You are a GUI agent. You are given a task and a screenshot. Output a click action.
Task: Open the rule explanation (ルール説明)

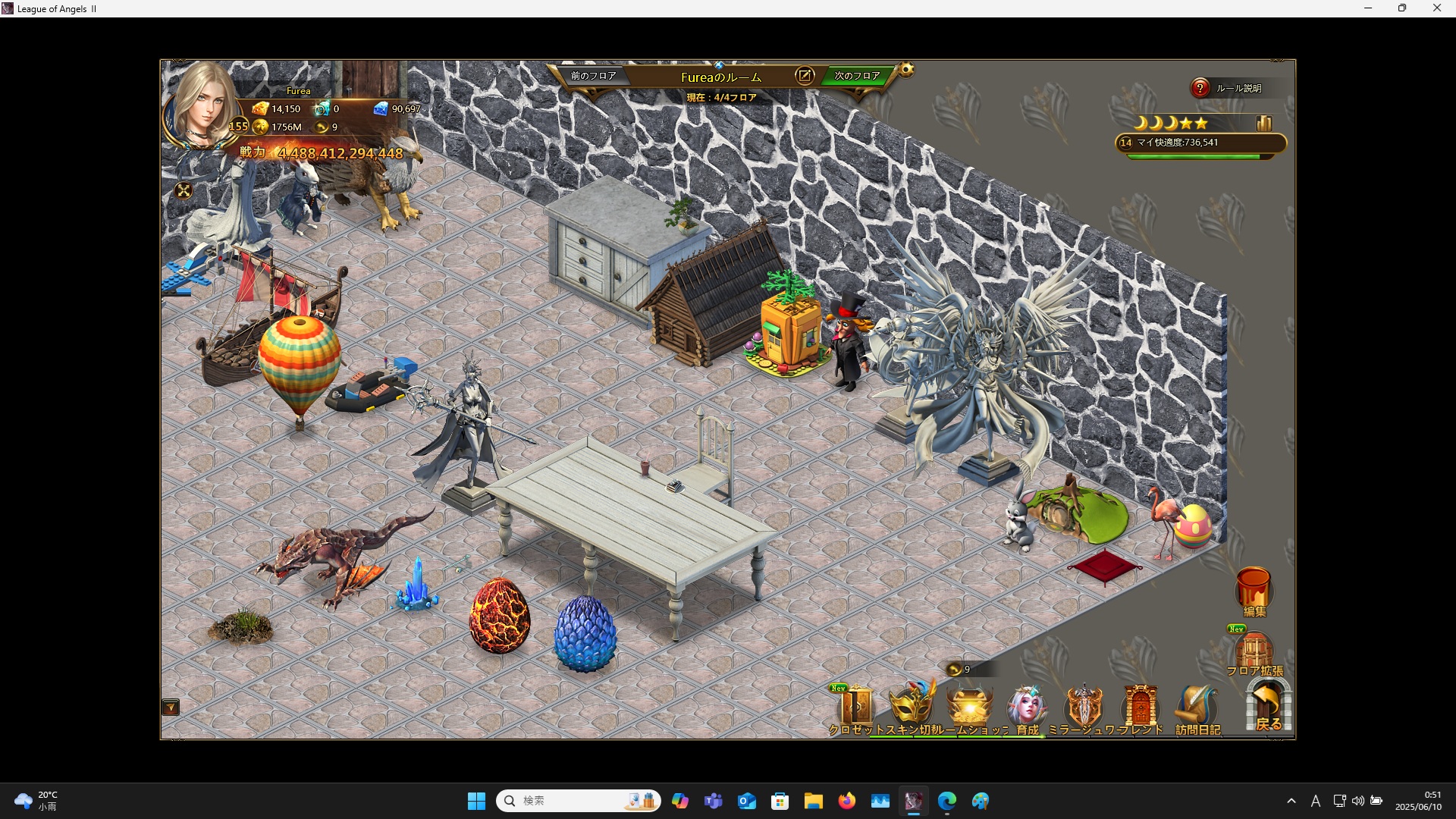point(1200,88)
